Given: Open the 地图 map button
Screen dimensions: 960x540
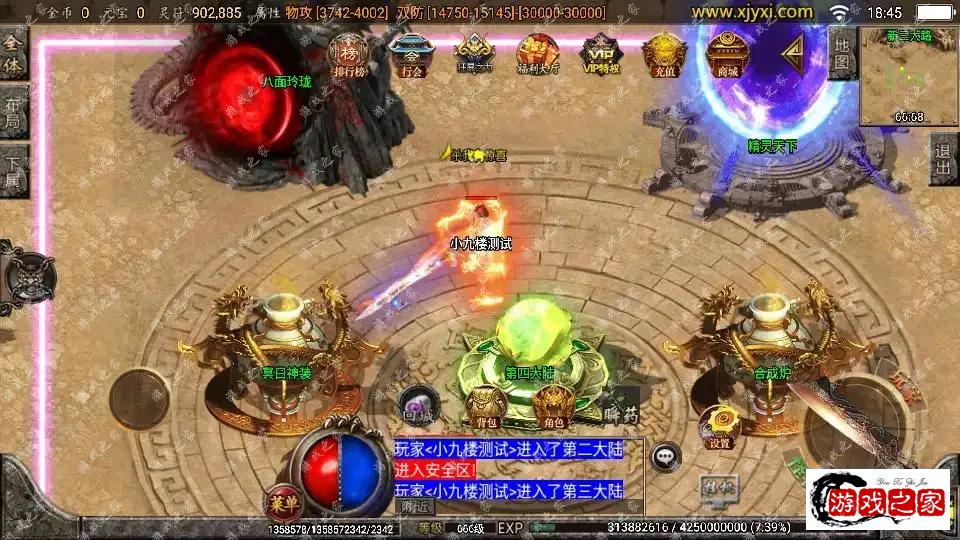Looking at the screenshot, I should pos(842,54).
